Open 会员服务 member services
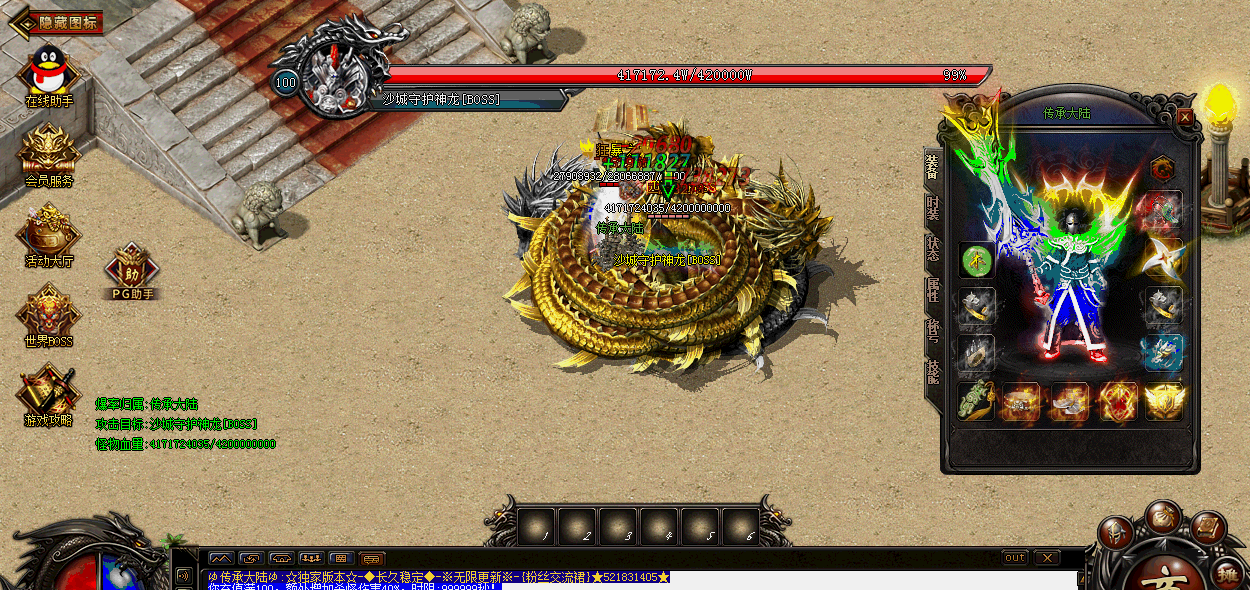Image resolution: width=1250 pixels, height=590 pixels. pos(48,152)
